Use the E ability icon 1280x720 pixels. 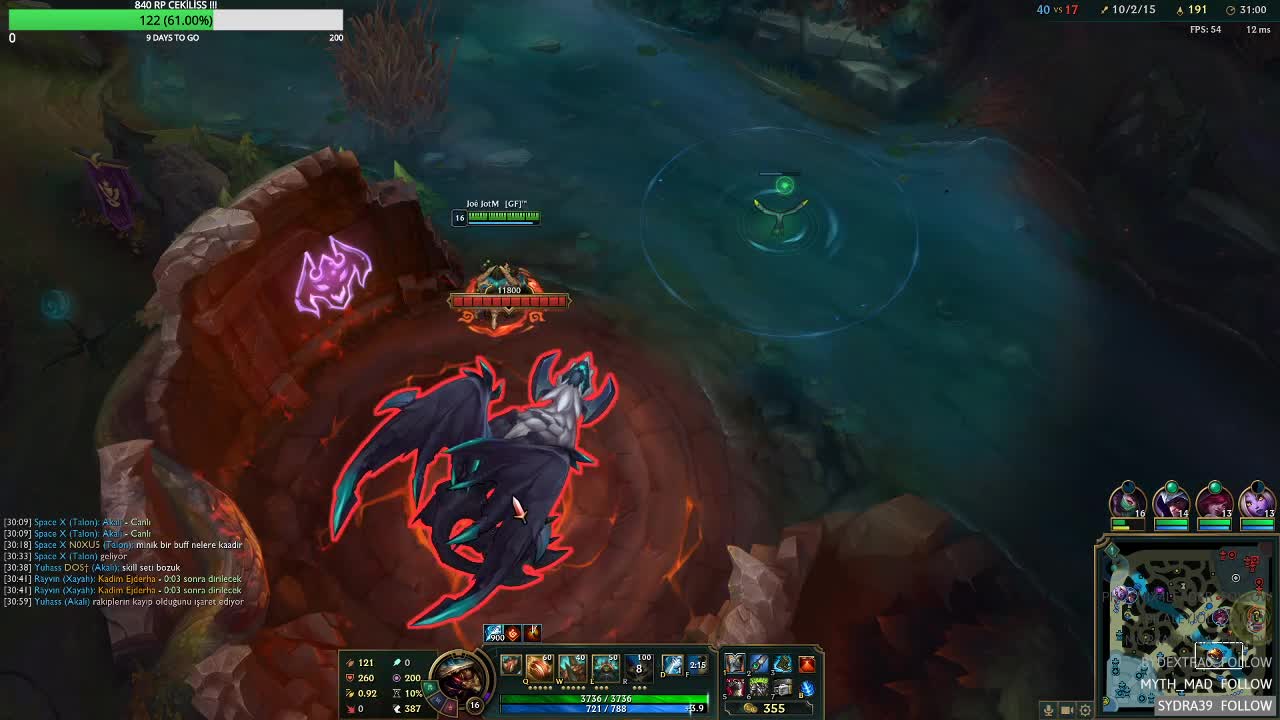point(606,667)
